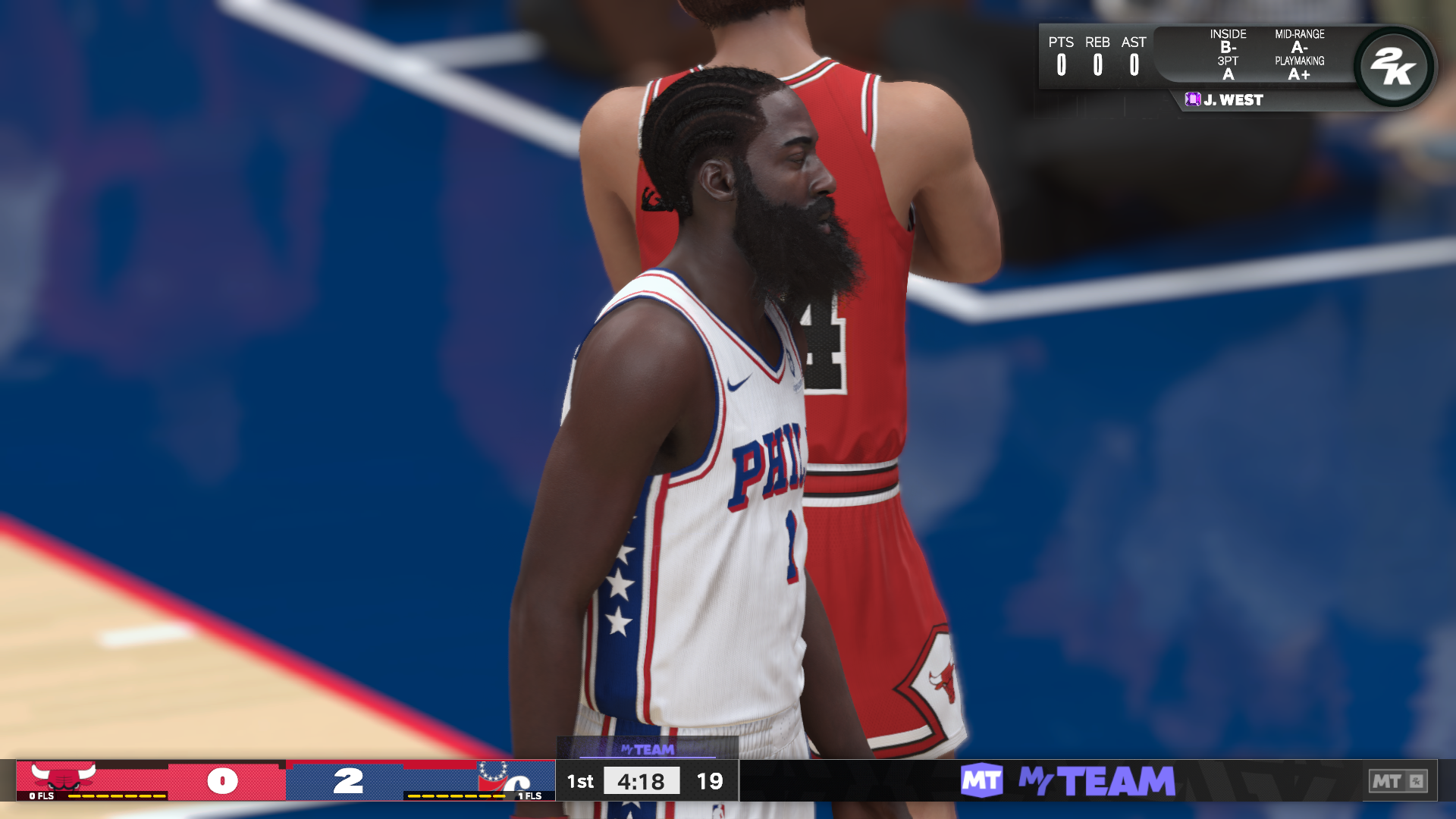This screenshot has width=1456, height=819.
Task: Select the 1st quarter indicator
Action: [x=580, y=781]
